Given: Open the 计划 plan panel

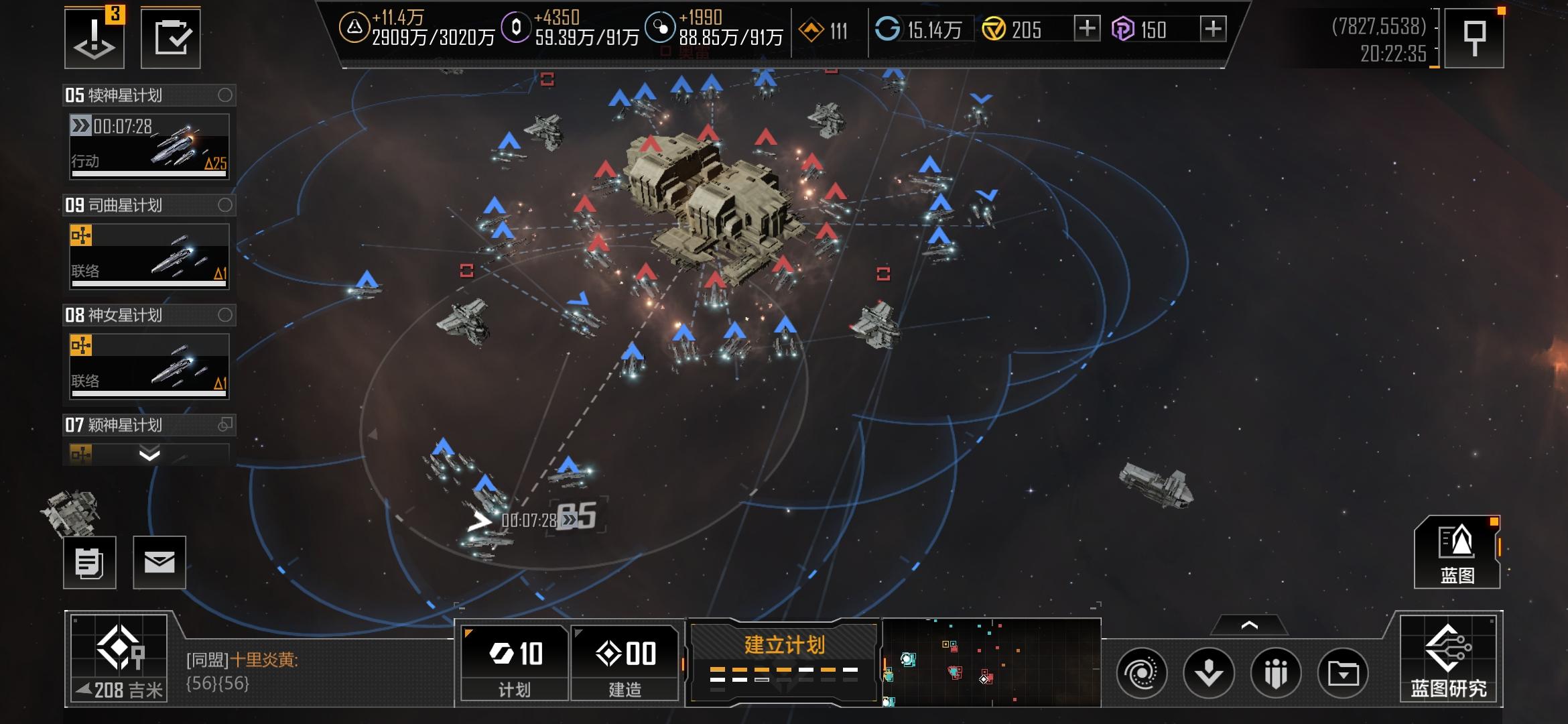Looking at the screenshot, I should click(515, 662).
